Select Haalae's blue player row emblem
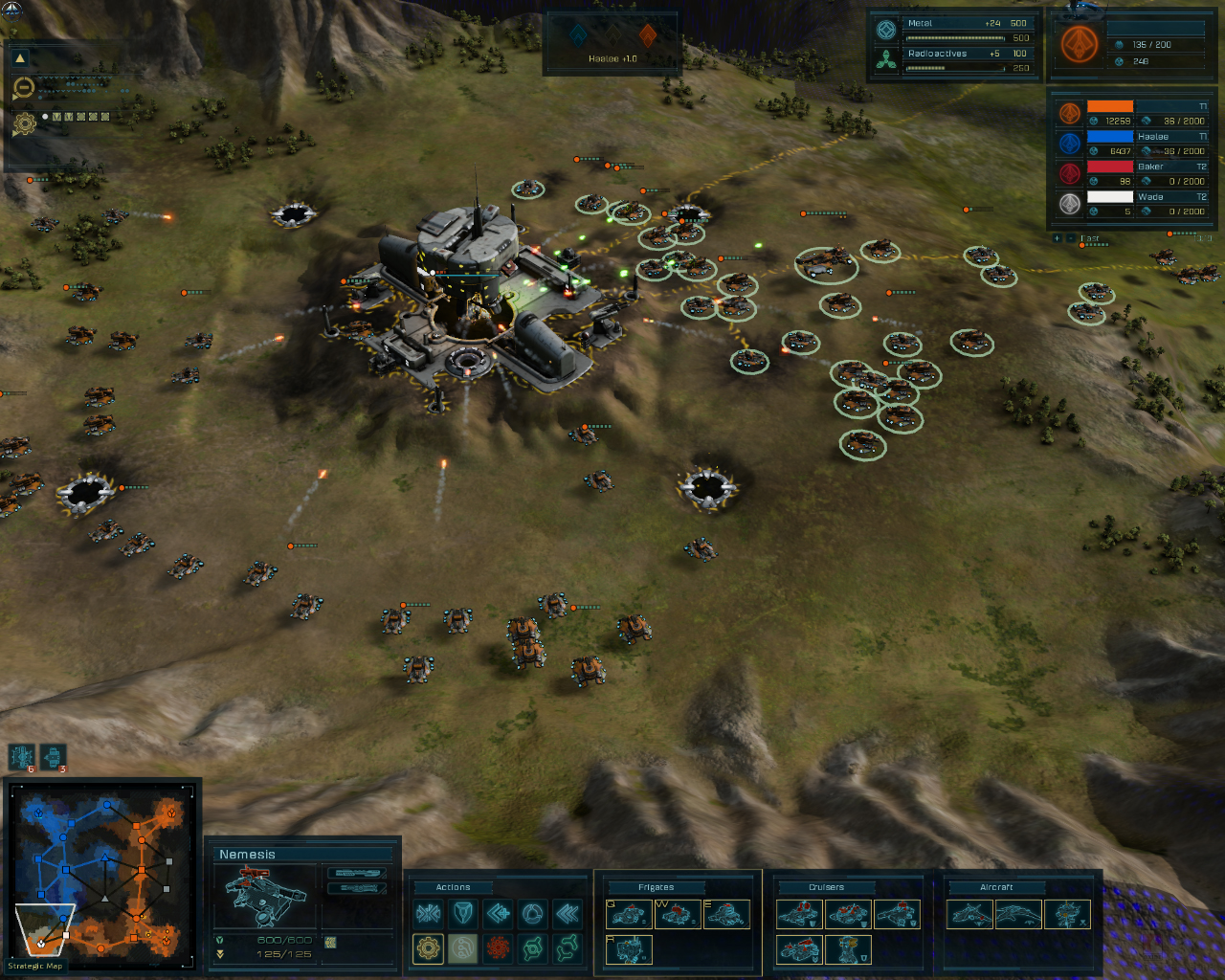This screenshot has height=980, width=1225. (1069, 144)
